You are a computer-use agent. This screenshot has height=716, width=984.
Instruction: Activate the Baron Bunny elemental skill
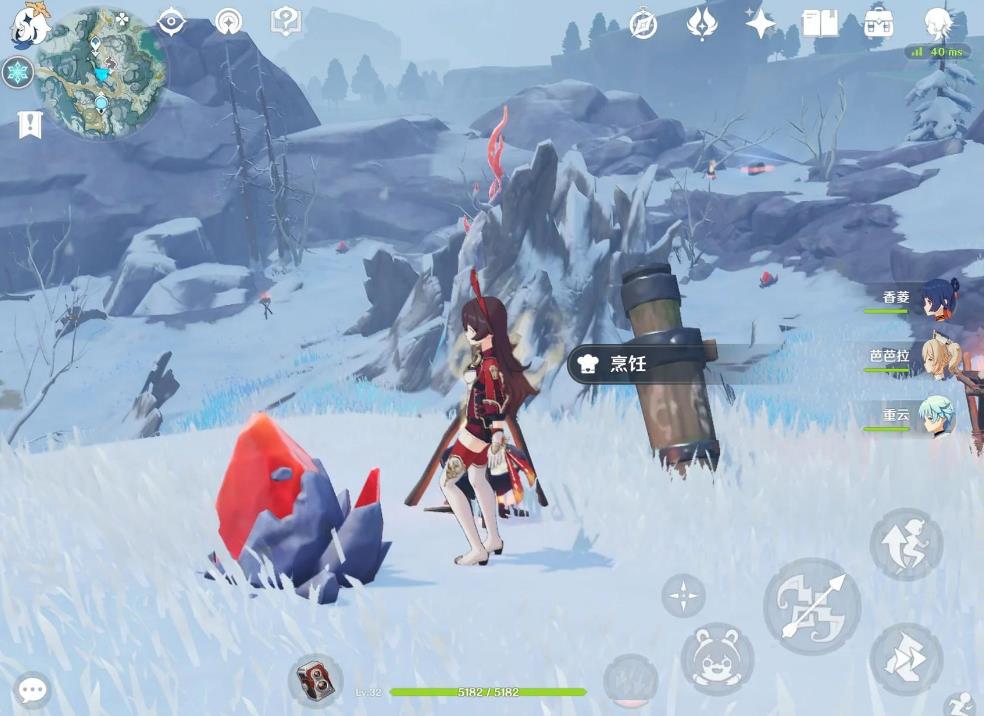[717, 658]
